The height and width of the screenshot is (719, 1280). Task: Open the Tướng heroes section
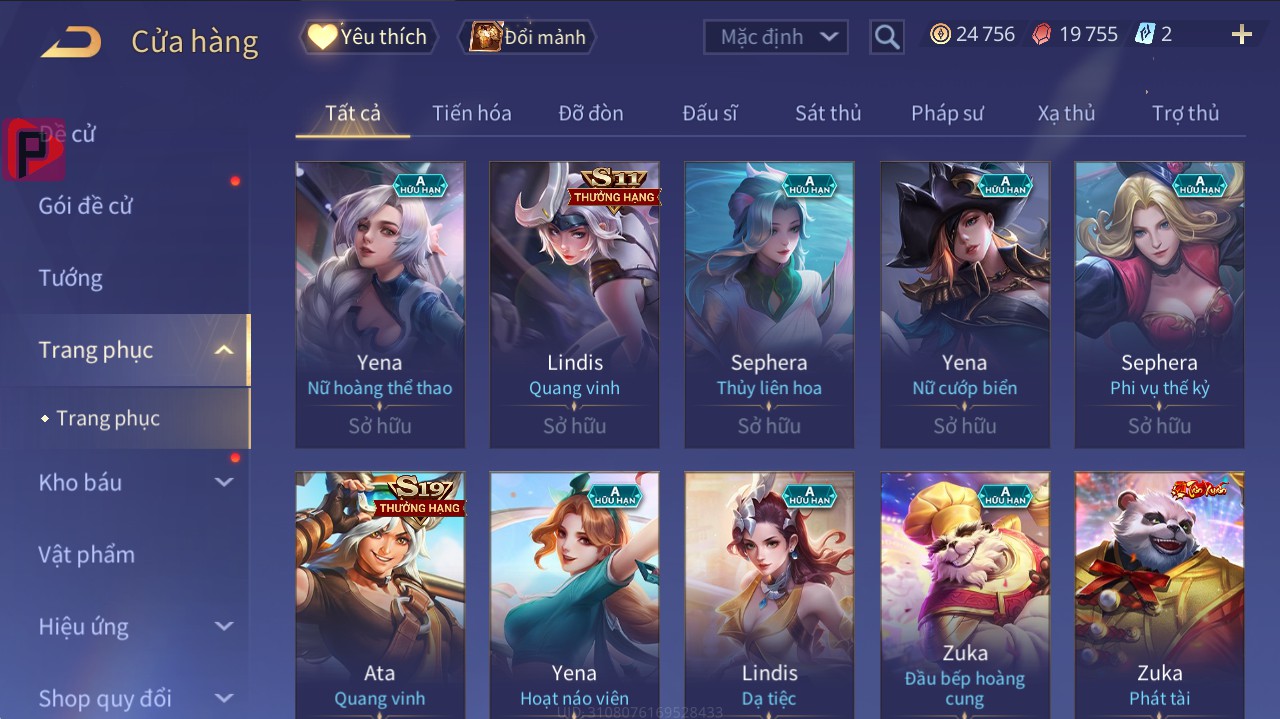[71, 278]
